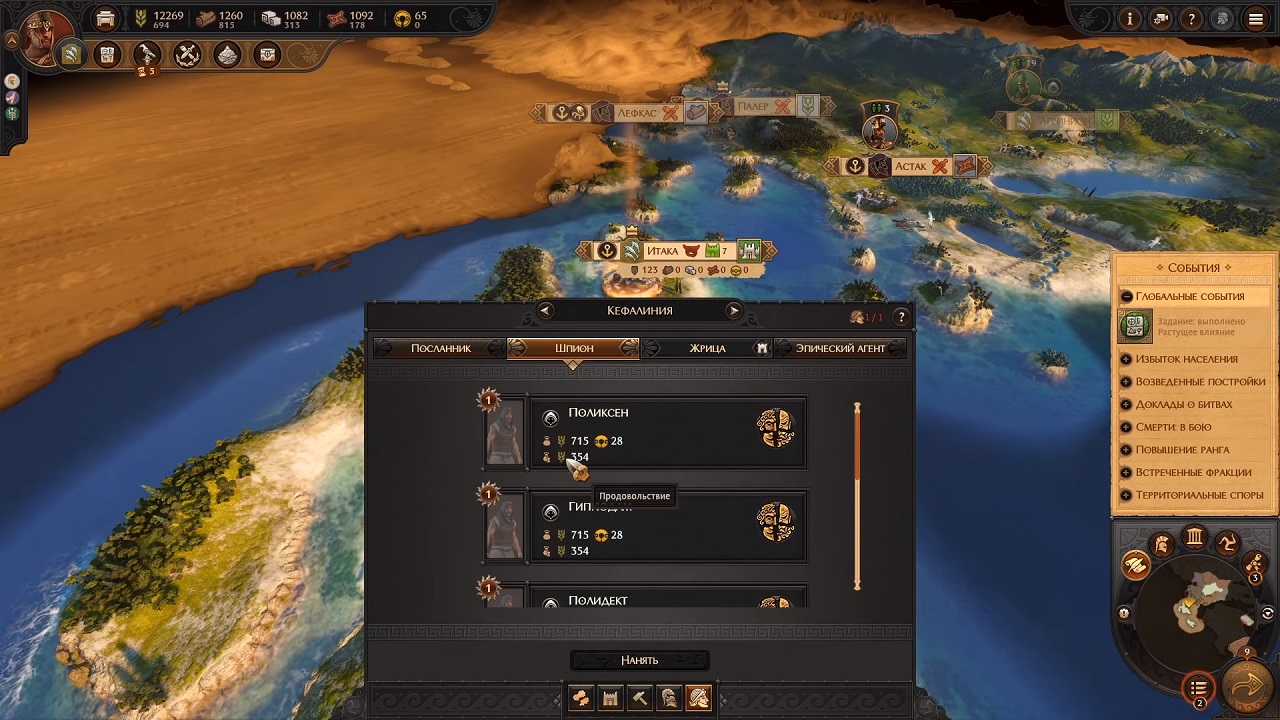Screen dimensions: 1280x720
Task: Select the agents recruitment icon on bottom panel
Action: pyautogui.click(x=699, y=698)
